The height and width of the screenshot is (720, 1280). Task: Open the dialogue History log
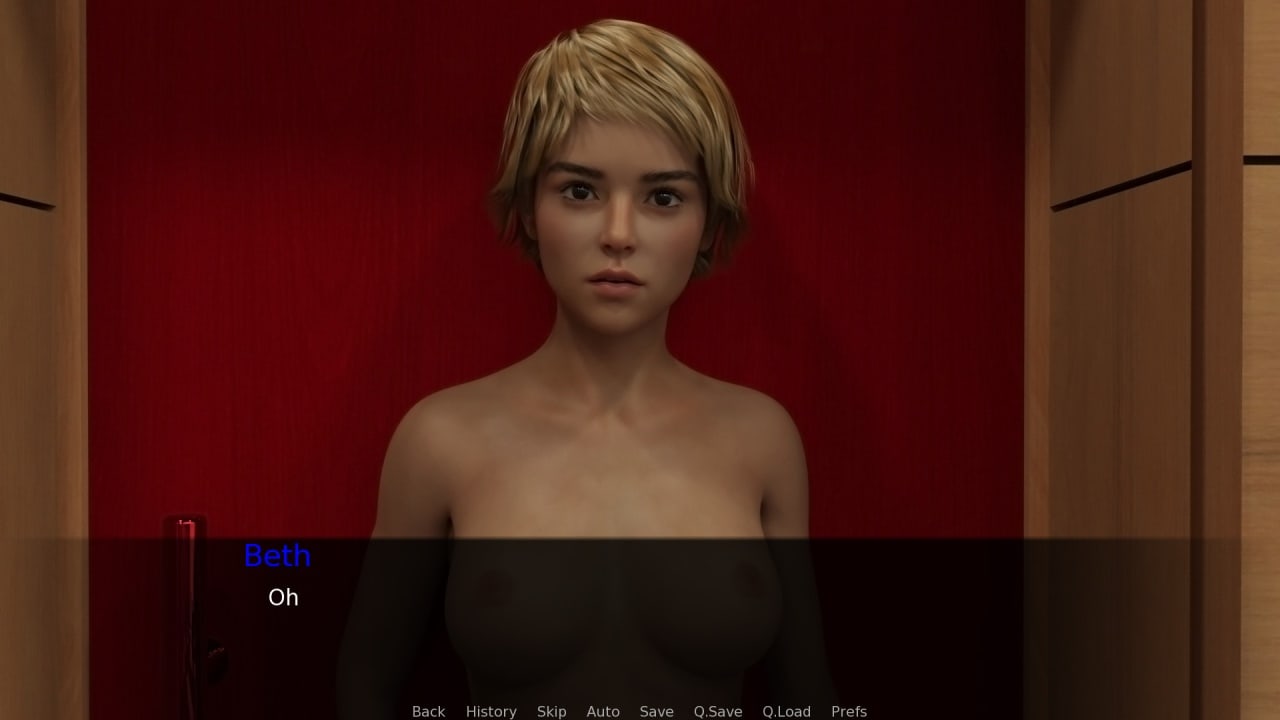491,711
